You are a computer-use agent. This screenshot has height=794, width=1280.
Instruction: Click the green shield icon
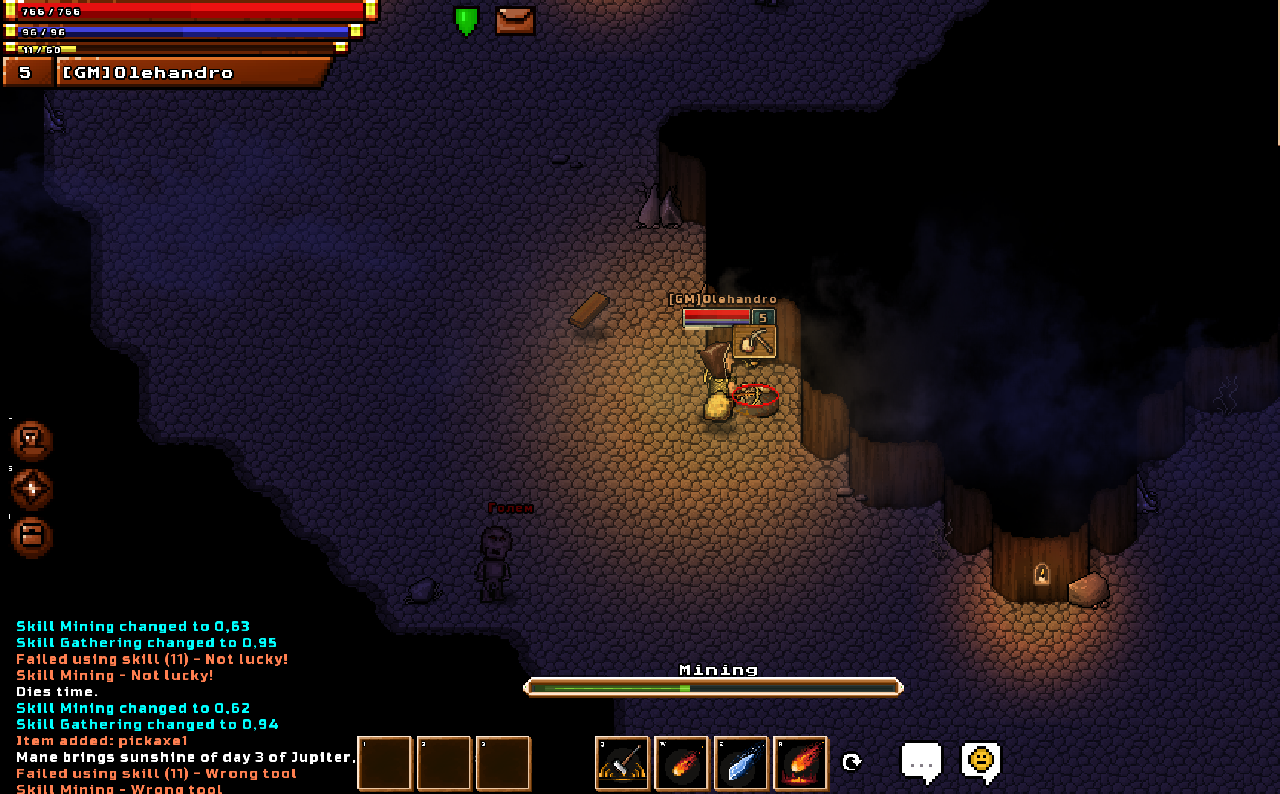click(x=466, y=20)
